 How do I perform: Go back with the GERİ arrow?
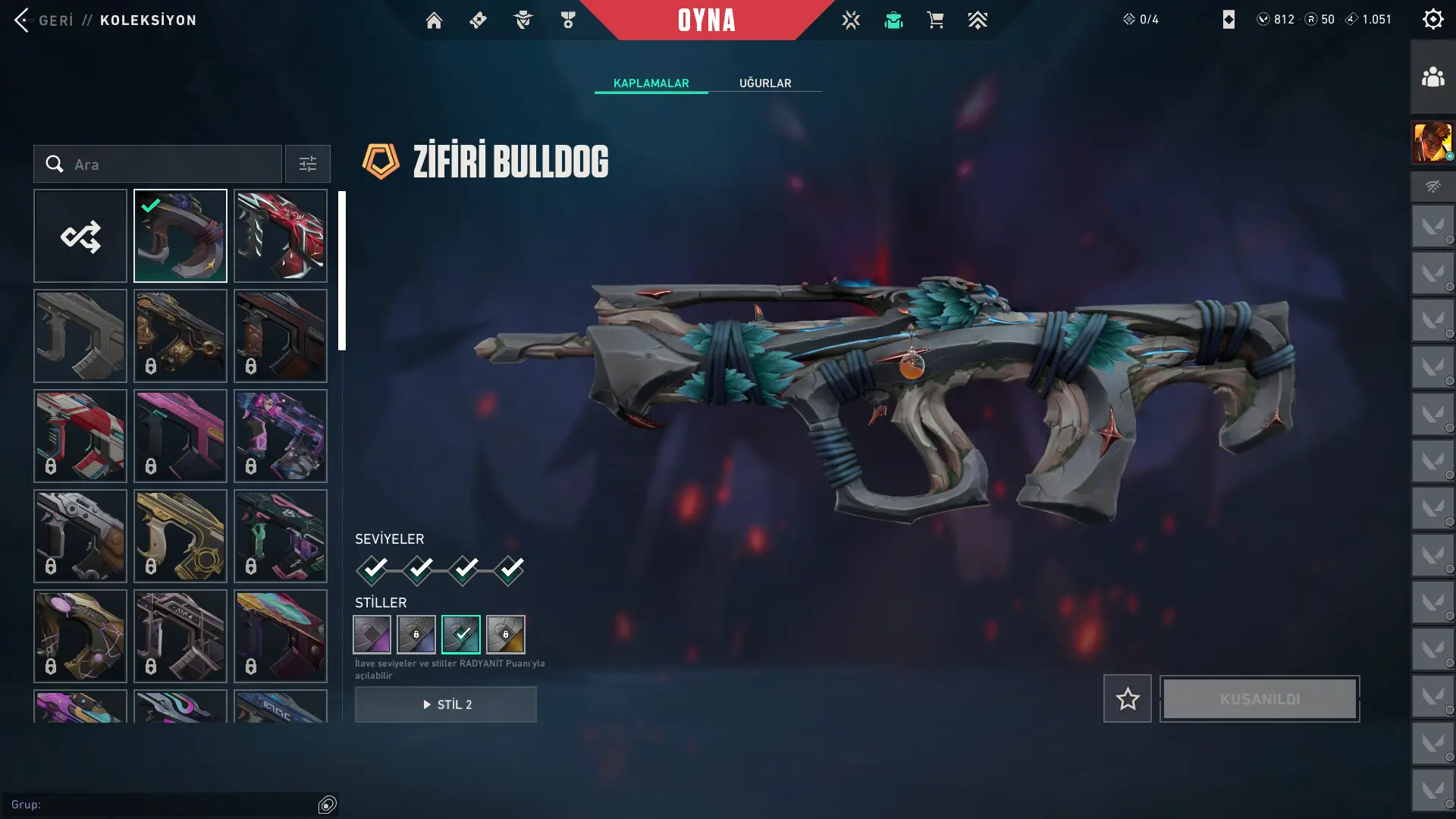click(x=23, y=20)
